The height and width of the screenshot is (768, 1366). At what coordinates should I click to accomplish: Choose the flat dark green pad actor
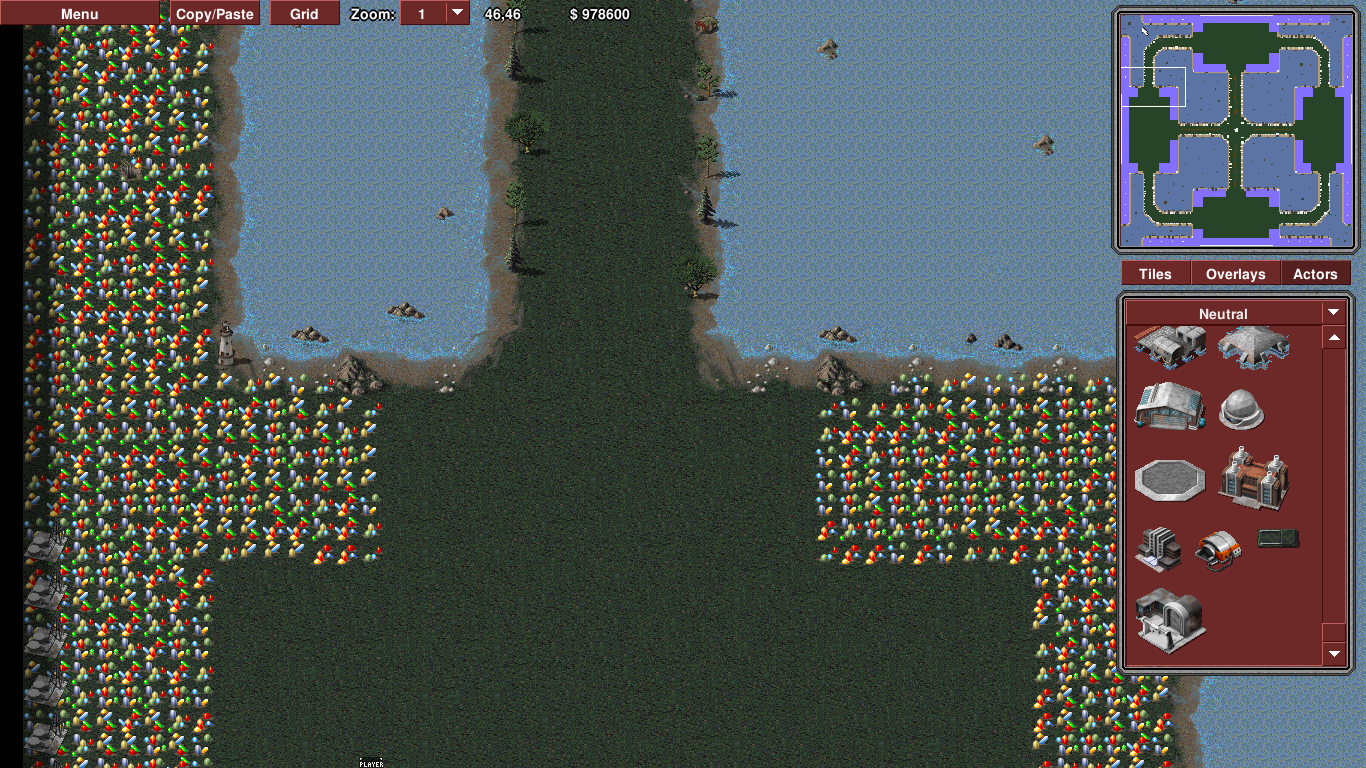pyautogui.click(x=1279, y=540)
